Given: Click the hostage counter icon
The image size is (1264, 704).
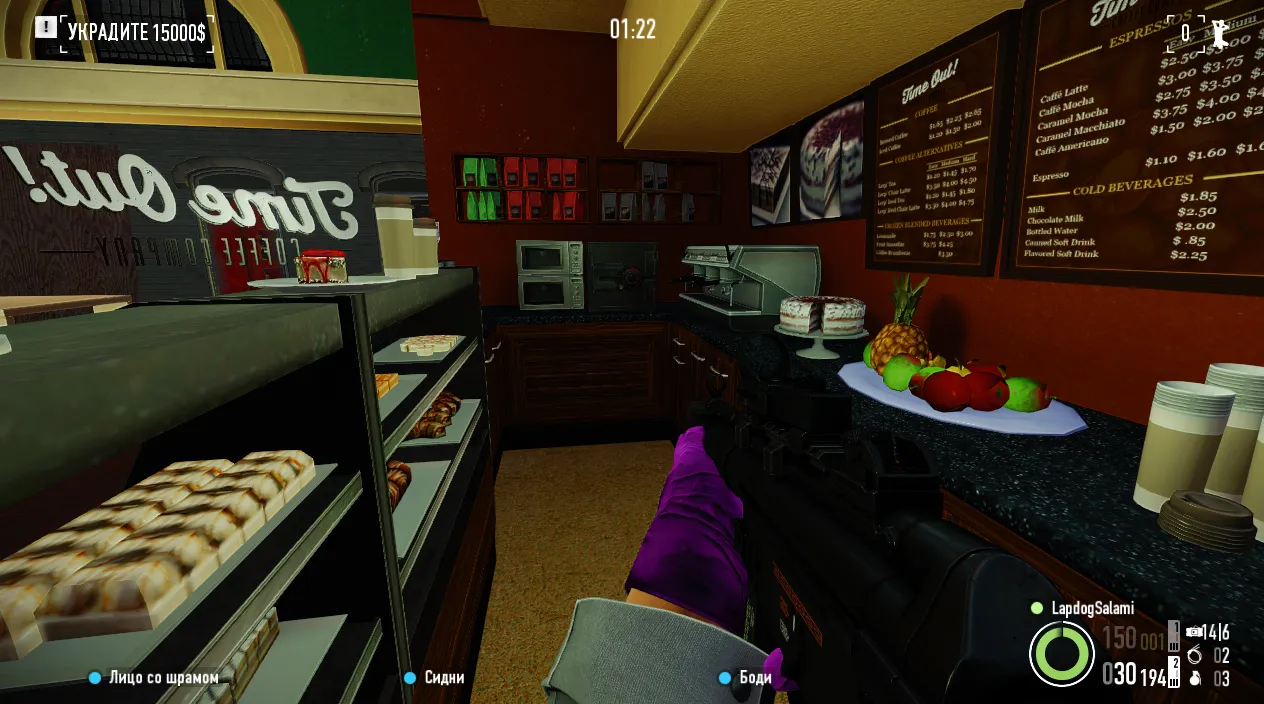Looking at the screenshot, I should [1220, 34].
